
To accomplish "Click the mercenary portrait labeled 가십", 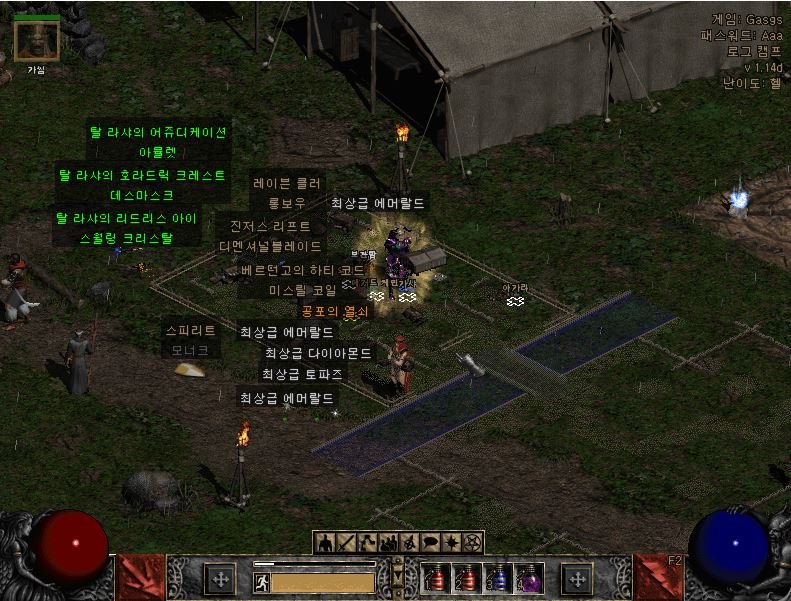I will tap(36, 40).
